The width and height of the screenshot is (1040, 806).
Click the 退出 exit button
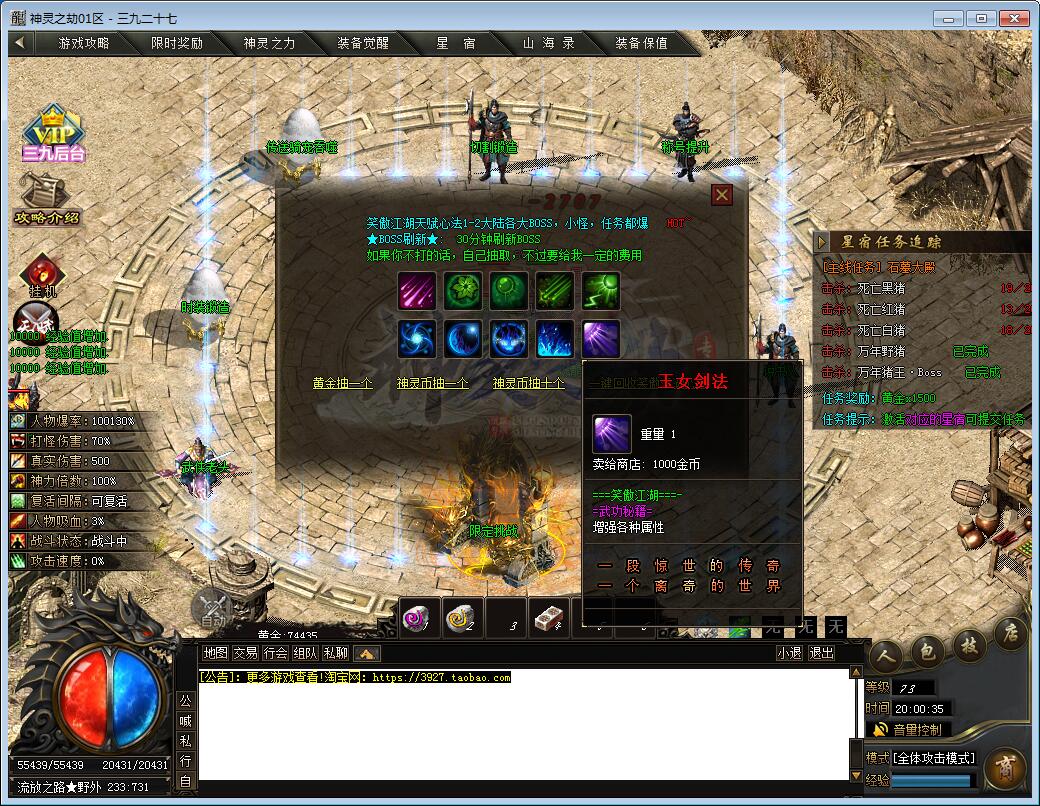(x=821, y=653)
